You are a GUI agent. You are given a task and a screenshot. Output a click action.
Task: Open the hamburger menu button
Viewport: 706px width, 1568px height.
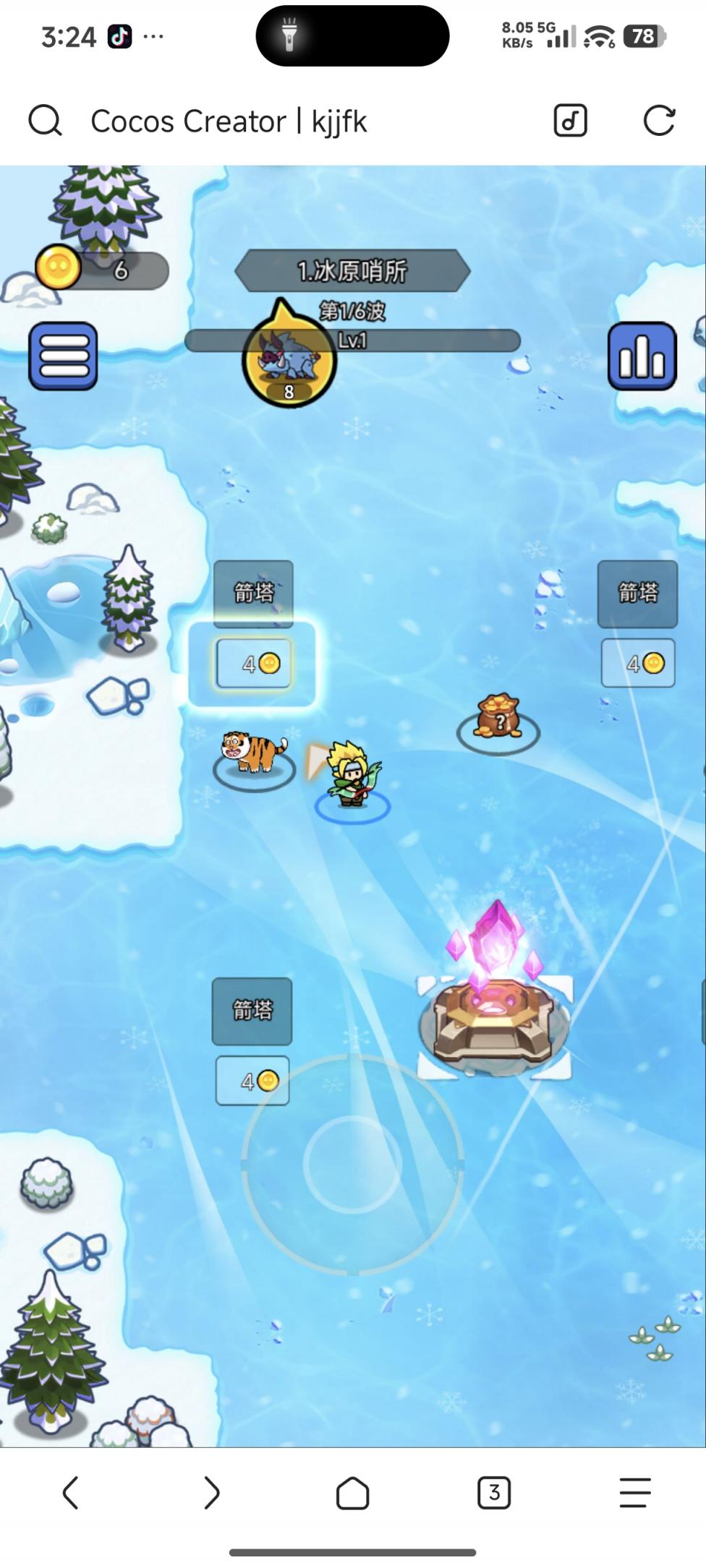click(x=63, y=356)
